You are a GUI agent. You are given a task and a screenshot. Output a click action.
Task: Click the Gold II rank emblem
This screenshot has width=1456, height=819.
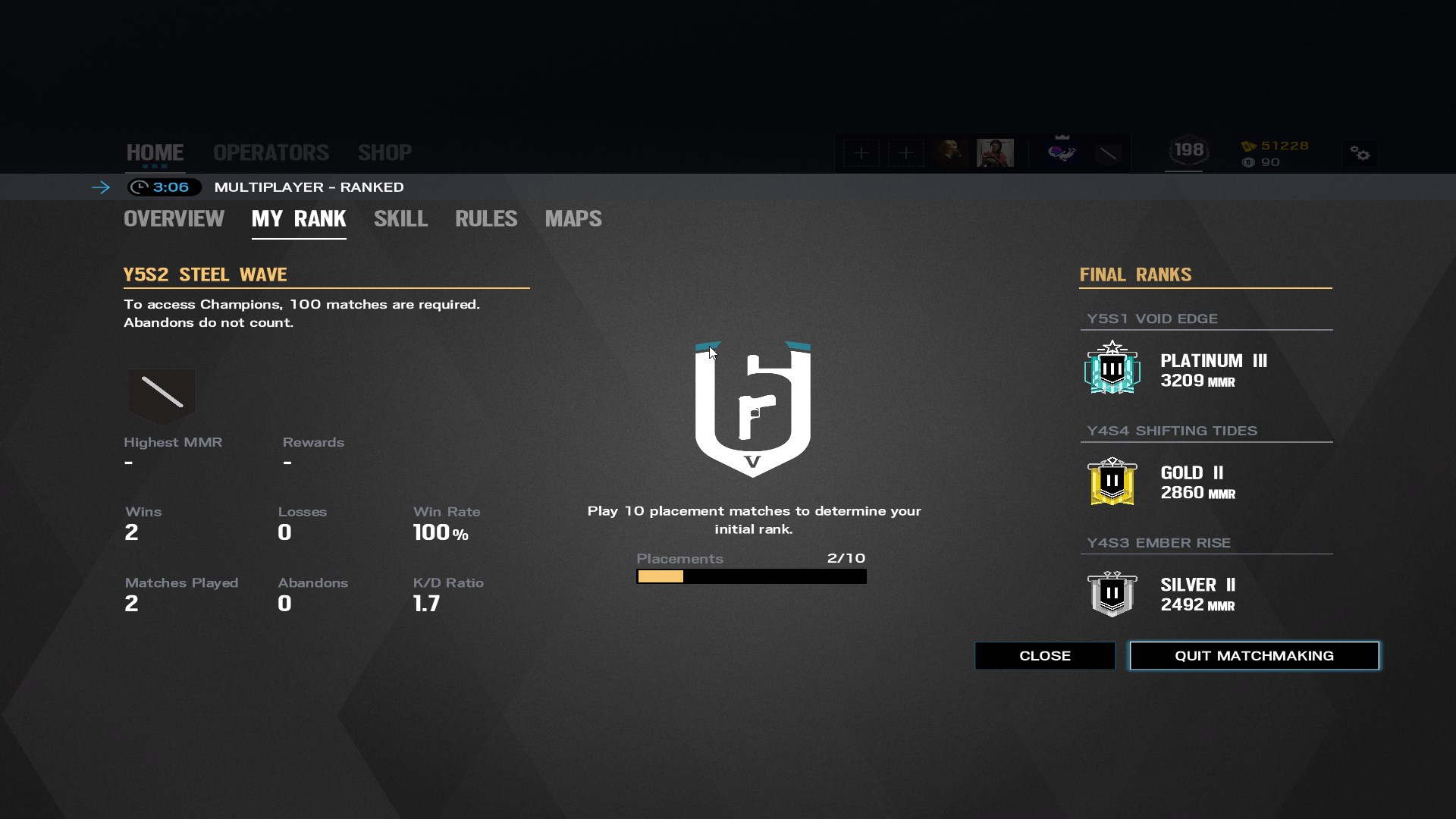[1112, 481]
